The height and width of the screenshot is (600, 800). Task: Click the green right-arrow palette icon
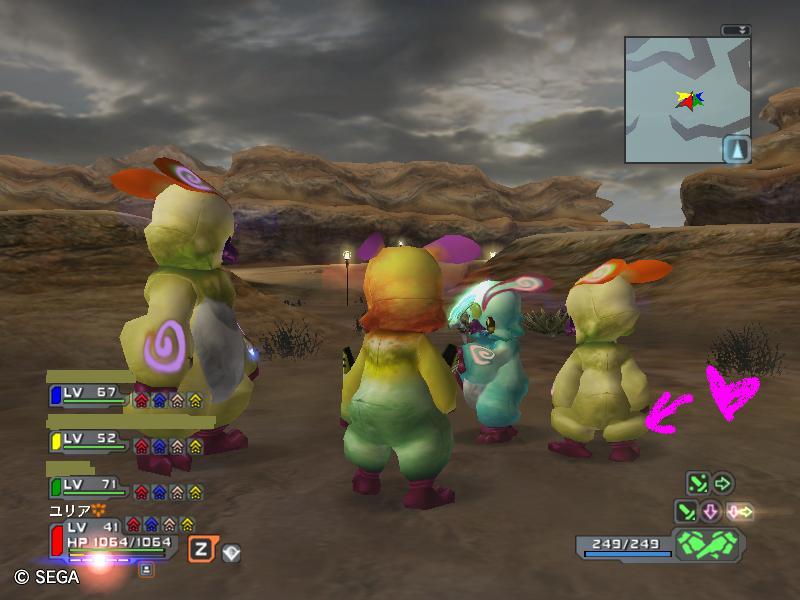[722, 485]
